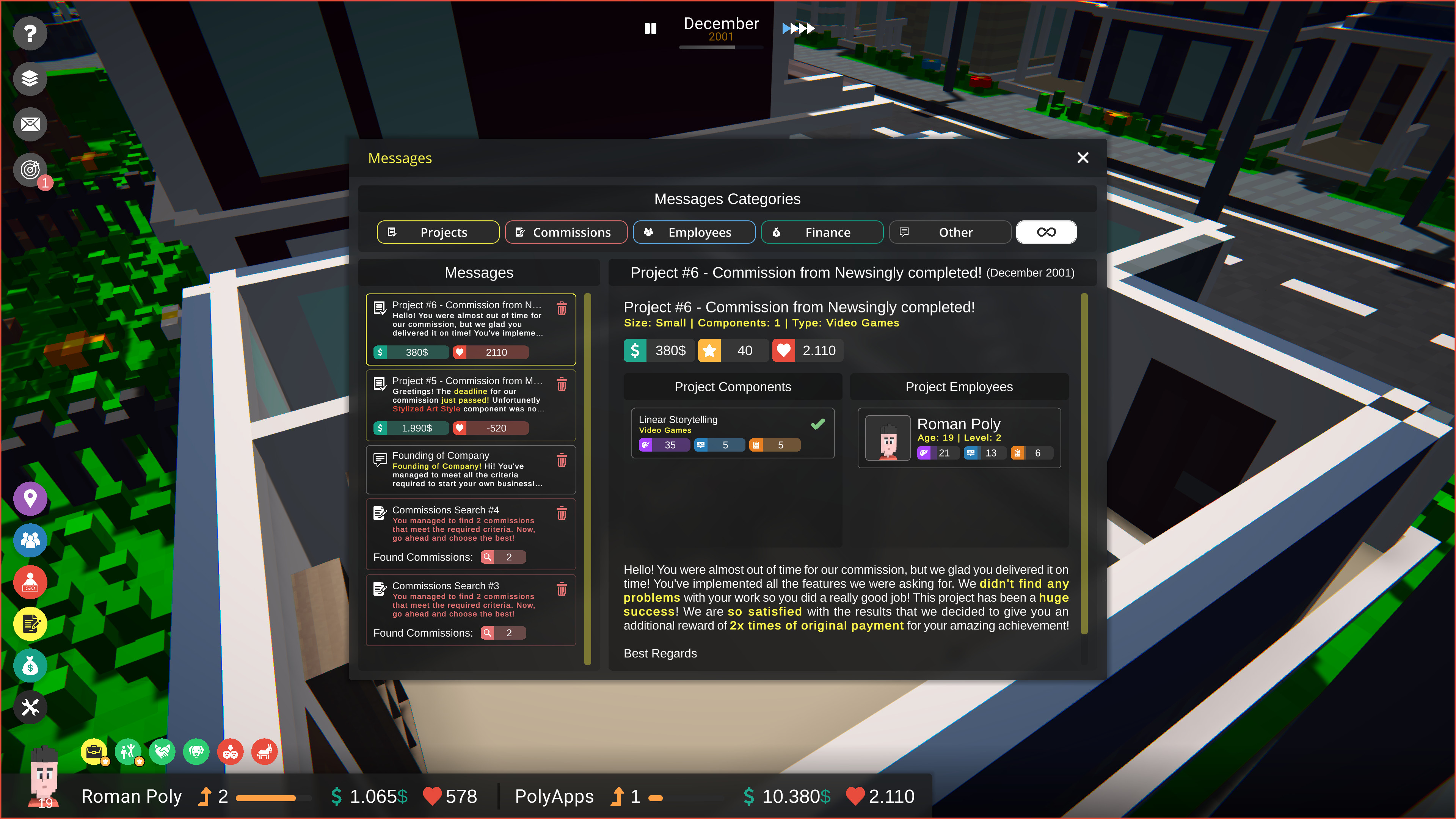Select the Employees message category
This screenshot has height=819, width=1456.
(694, 232)
